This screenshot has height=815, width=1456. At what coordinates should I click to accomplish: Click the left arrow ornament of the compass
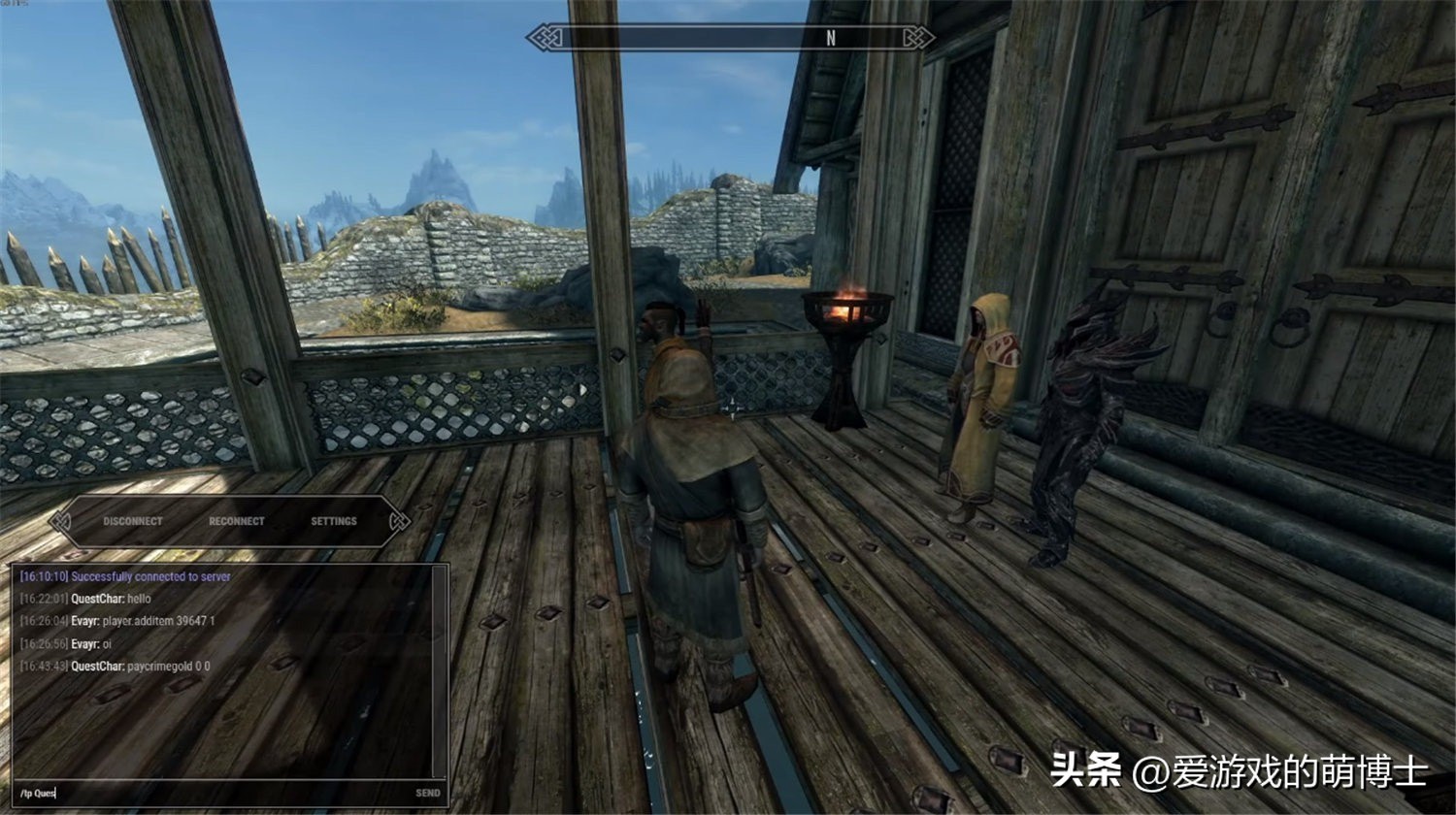(544, 37)
